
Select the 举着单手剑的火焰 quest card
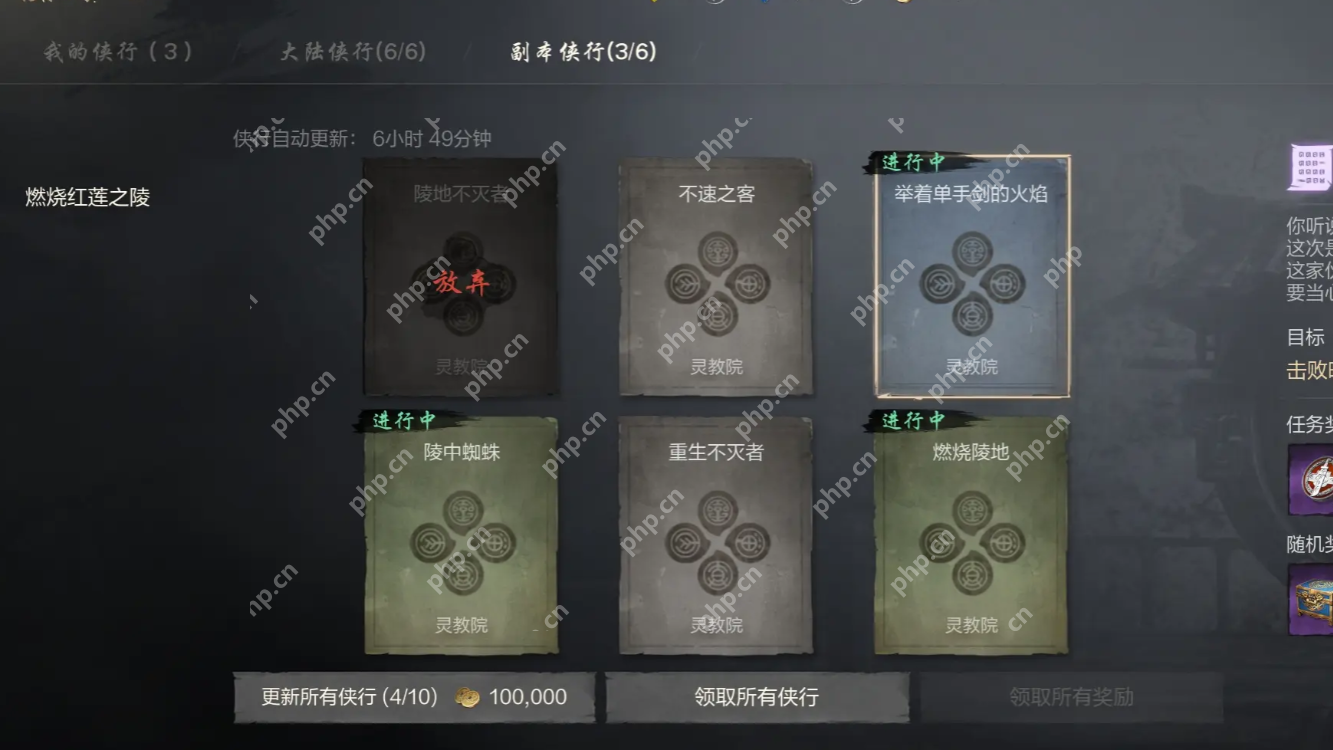tap(968, 285)
